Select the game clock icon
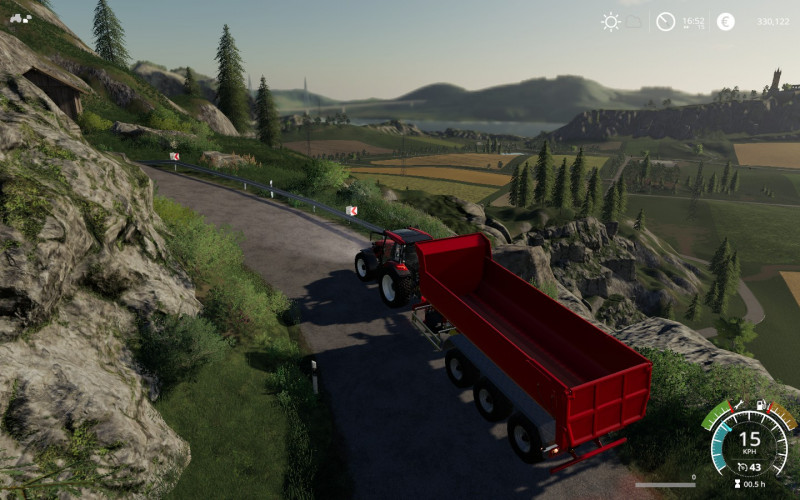800x500 pixels. pos(665,21)
